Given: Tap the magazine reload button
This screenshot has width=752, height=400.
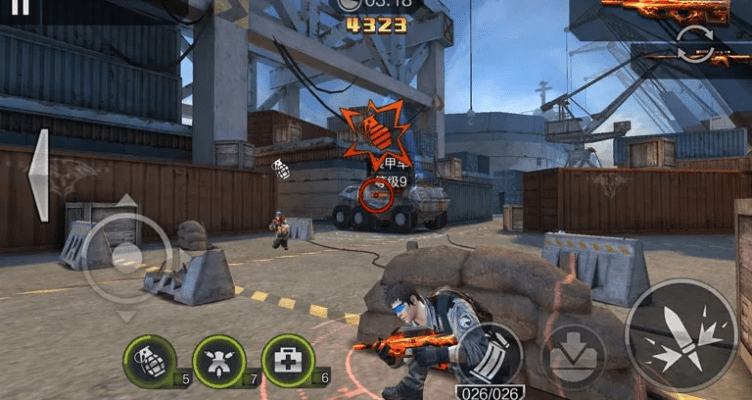Looking at the screenshot, I should [x=490, y=354].
